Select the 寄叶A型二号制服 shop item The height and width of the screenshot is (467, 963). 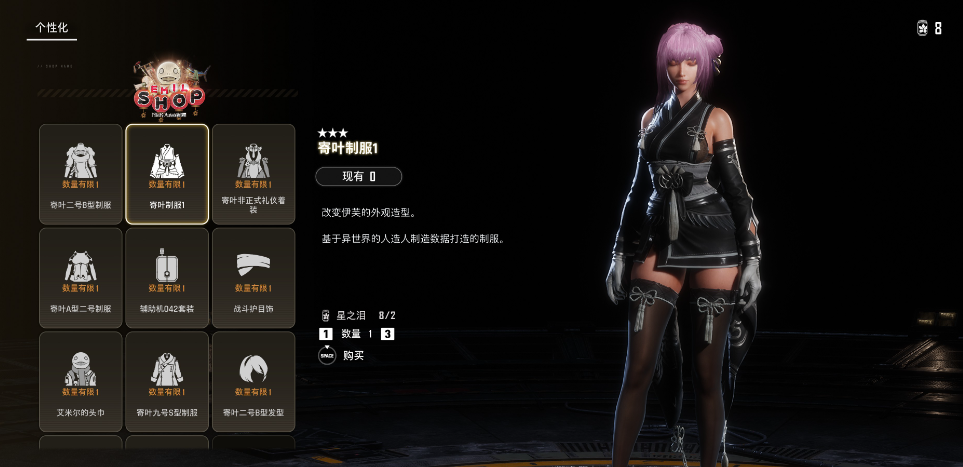[81, 277]
